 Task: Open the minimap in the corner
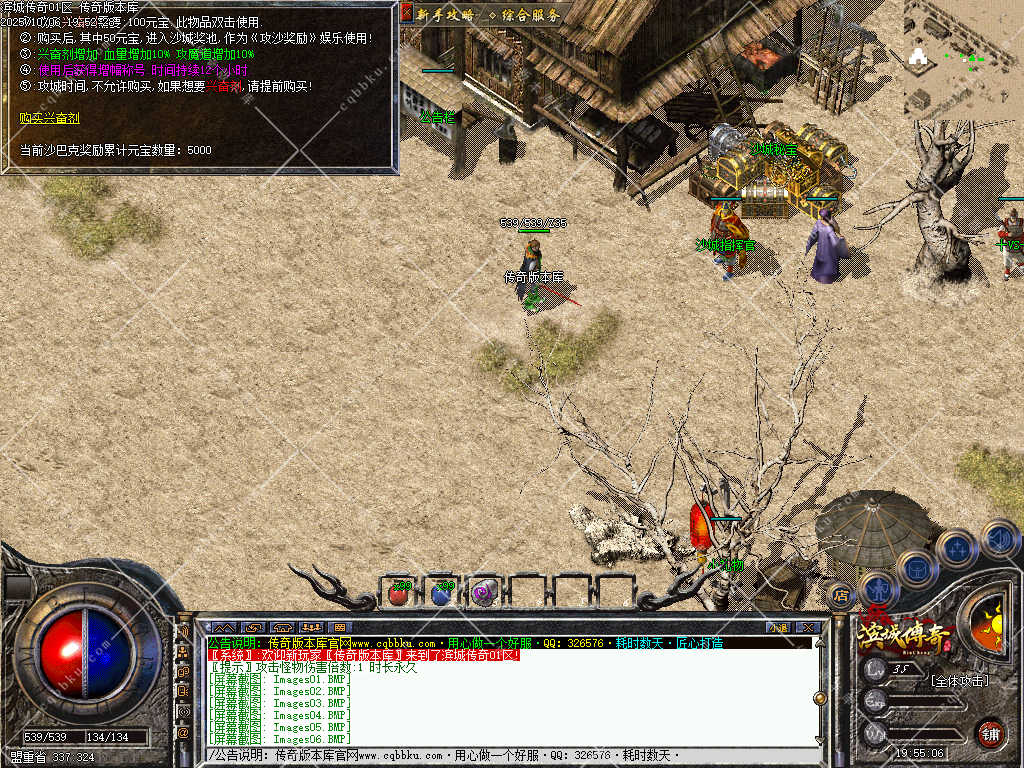point(963,60)
